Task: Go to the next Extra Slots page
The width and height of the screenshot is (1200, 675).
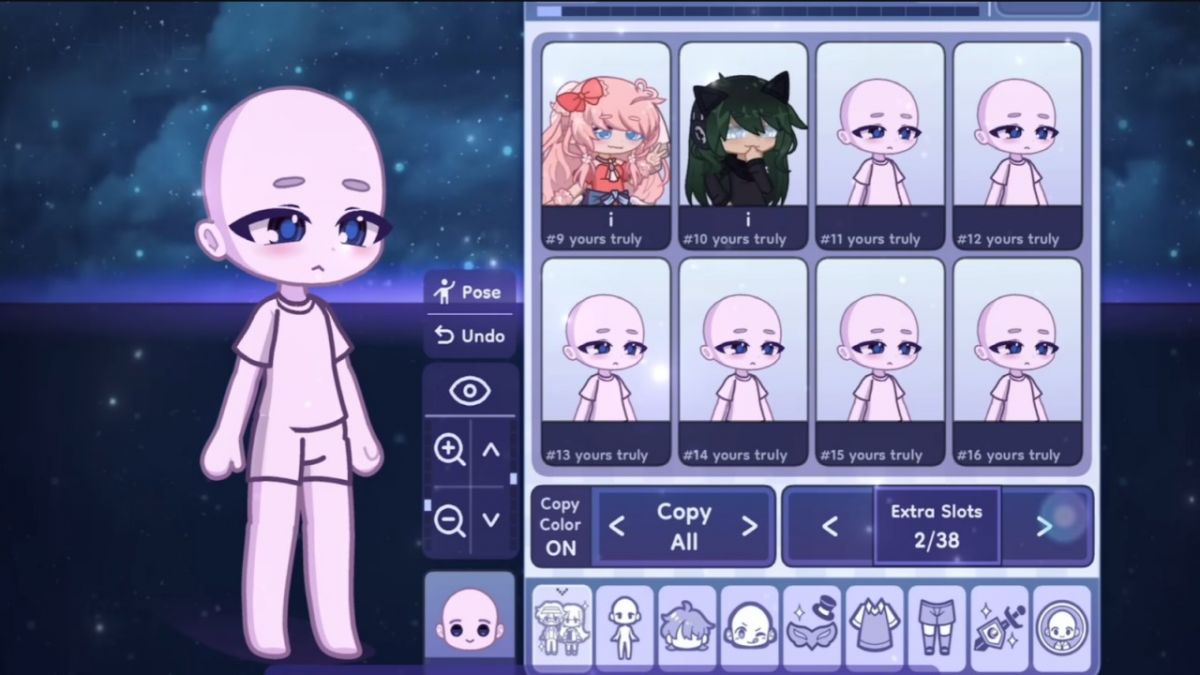Action: click(1044, 526)
